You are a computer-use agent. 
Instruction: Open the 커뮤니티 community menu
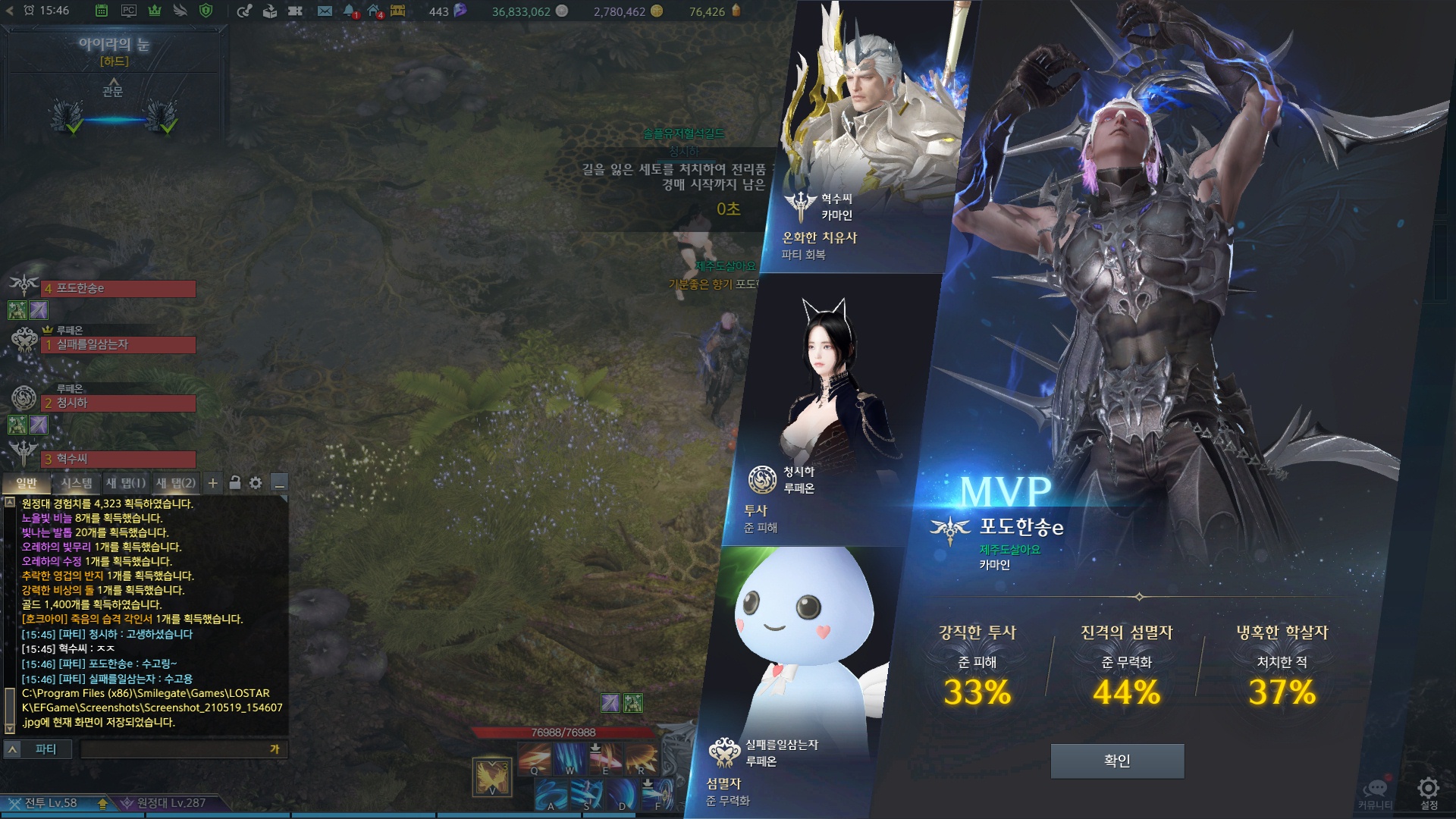[1375, 790]
